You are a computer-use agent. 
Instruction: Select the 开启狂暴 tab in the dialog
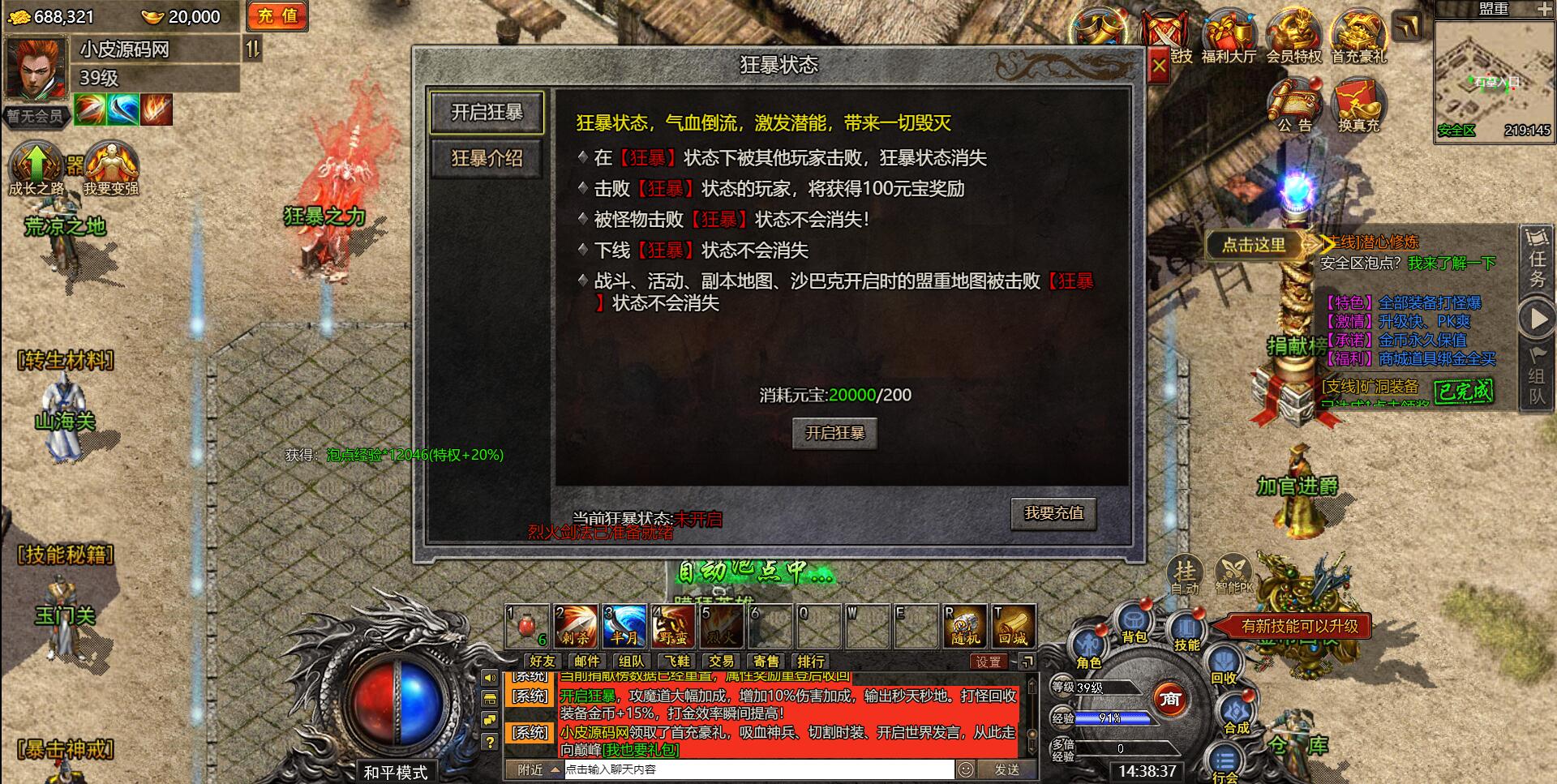click(x=488, y=113)
